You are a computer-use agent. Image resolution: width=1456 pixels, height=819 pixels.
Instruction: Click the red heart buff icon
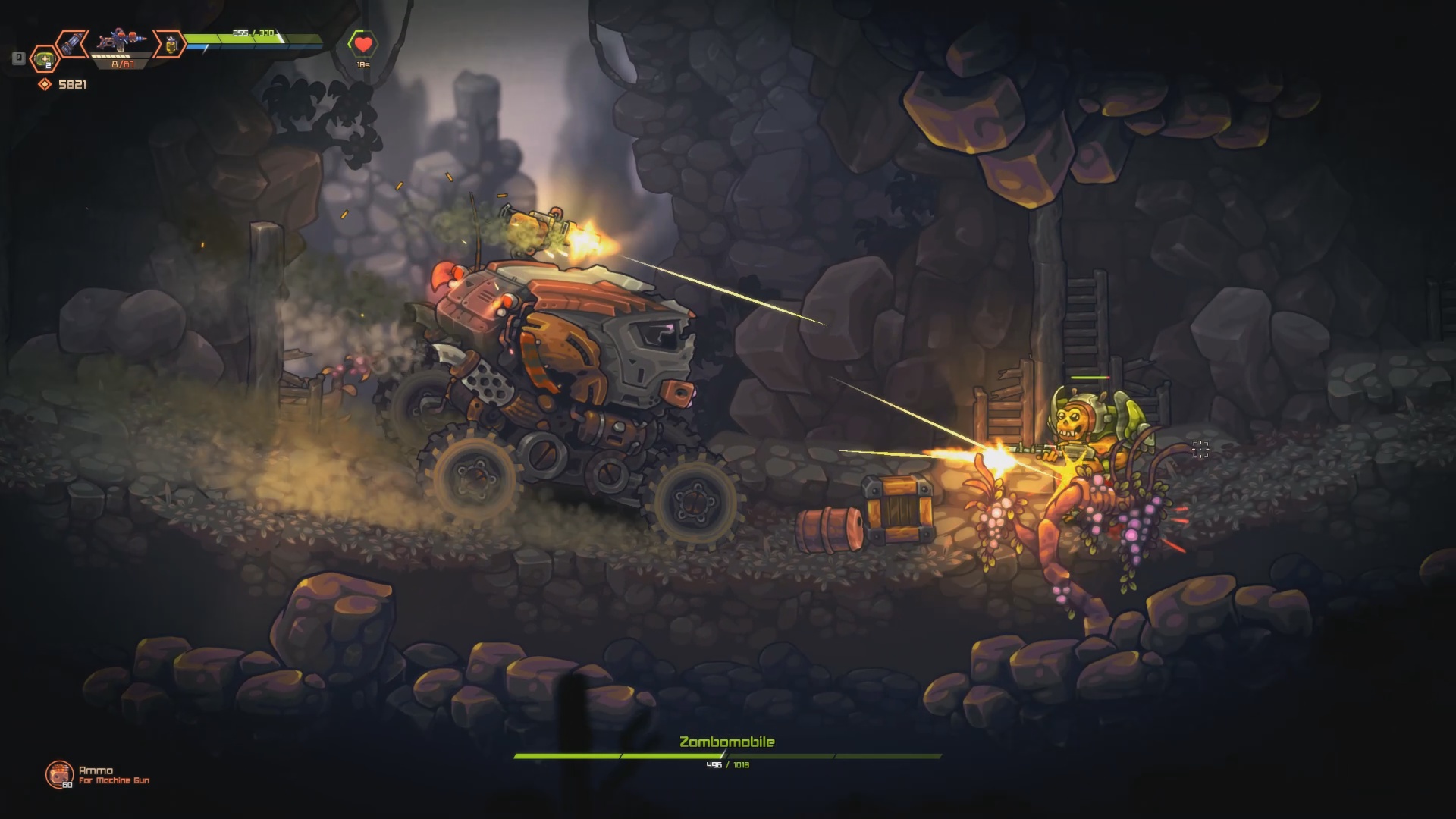coord(363,45)
